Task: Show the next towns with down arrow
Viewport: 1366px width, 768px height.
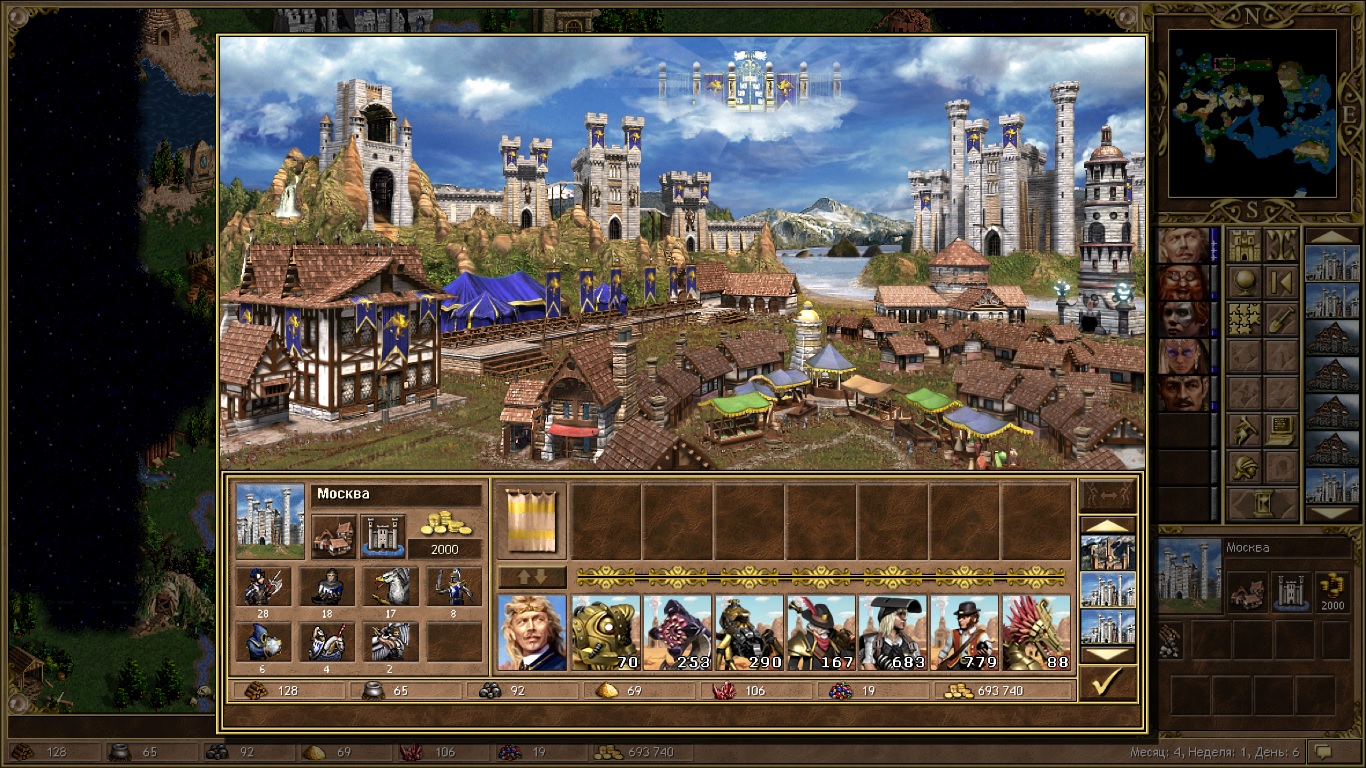Action: [1107, 655]
